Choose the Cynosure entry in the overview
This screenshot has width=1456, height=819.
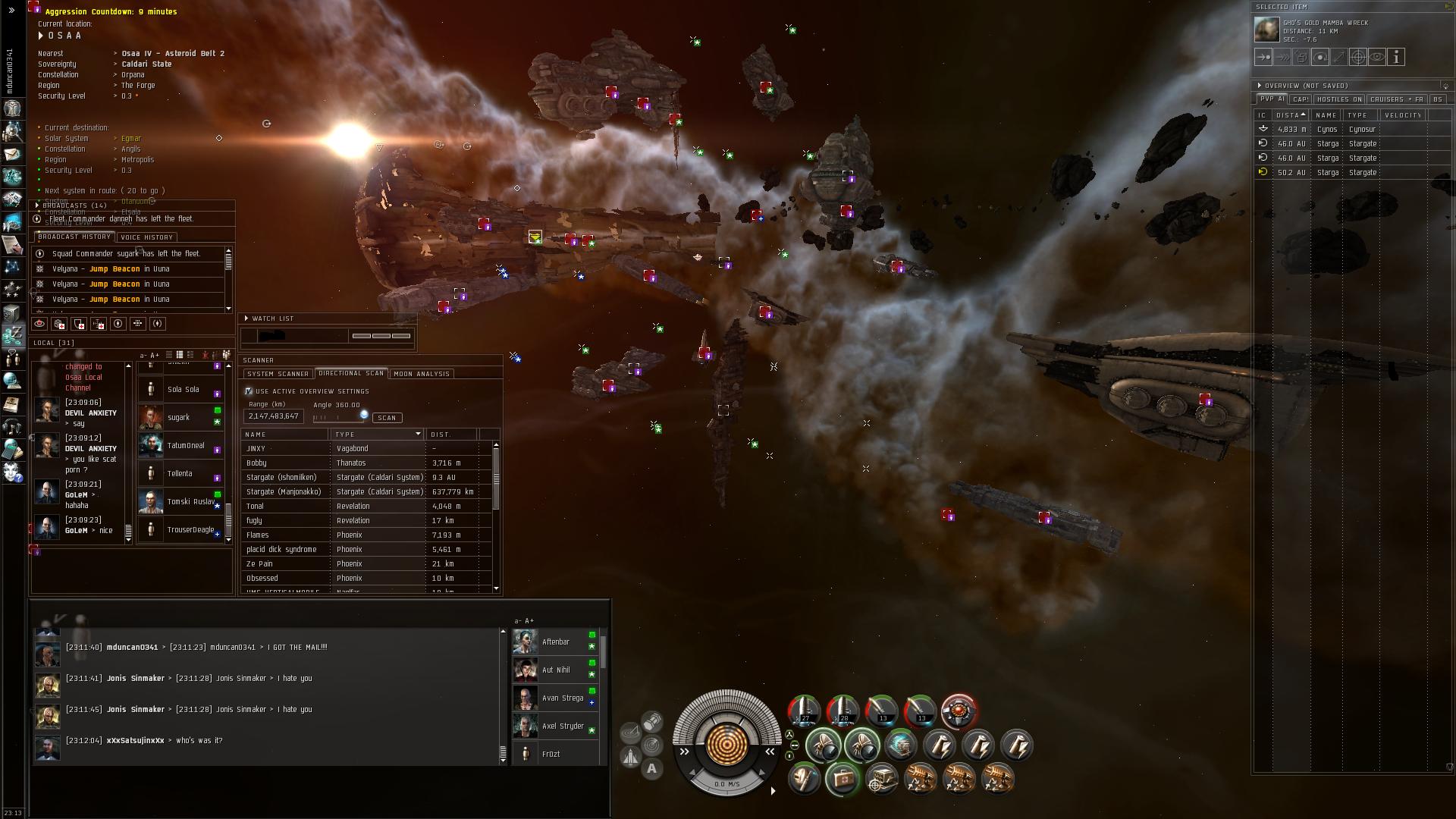(1342, 130)
